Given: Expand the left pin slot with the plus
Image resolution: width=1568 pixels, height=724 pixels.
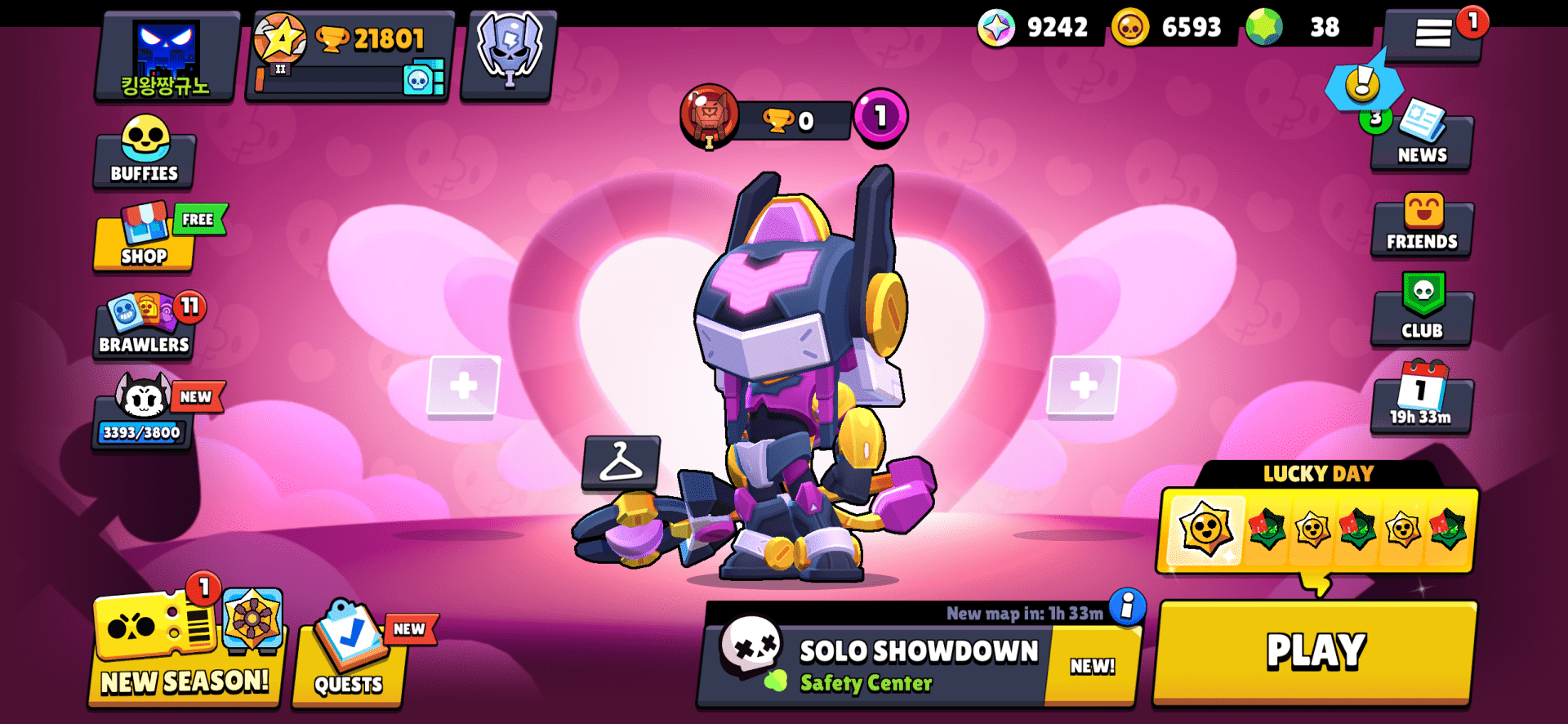Looking at the screenshot, I should [x=463, y=384].
